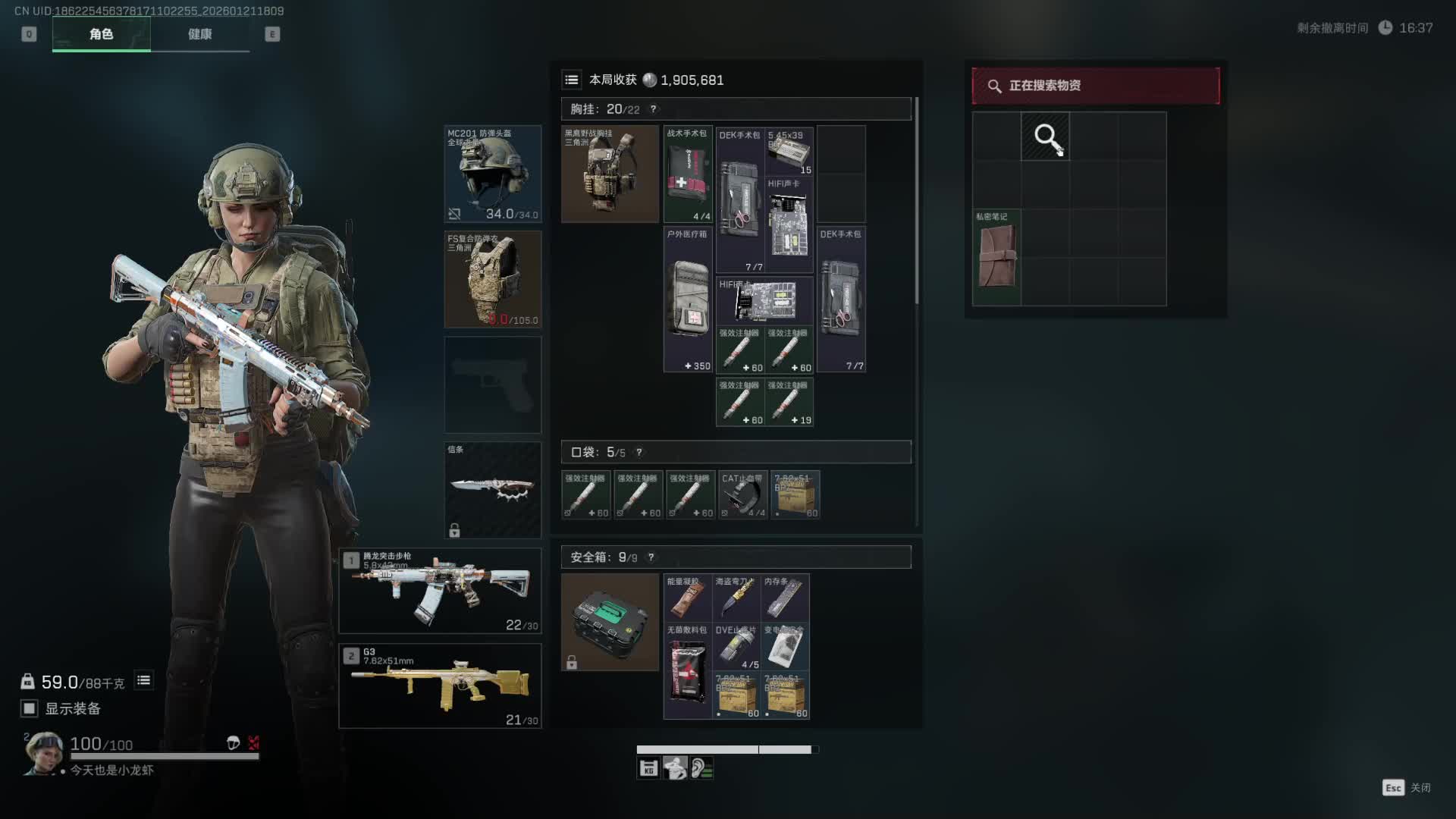Switch to the 健康 tab
Screen dimensions: 1456x819
pos(199,34)
